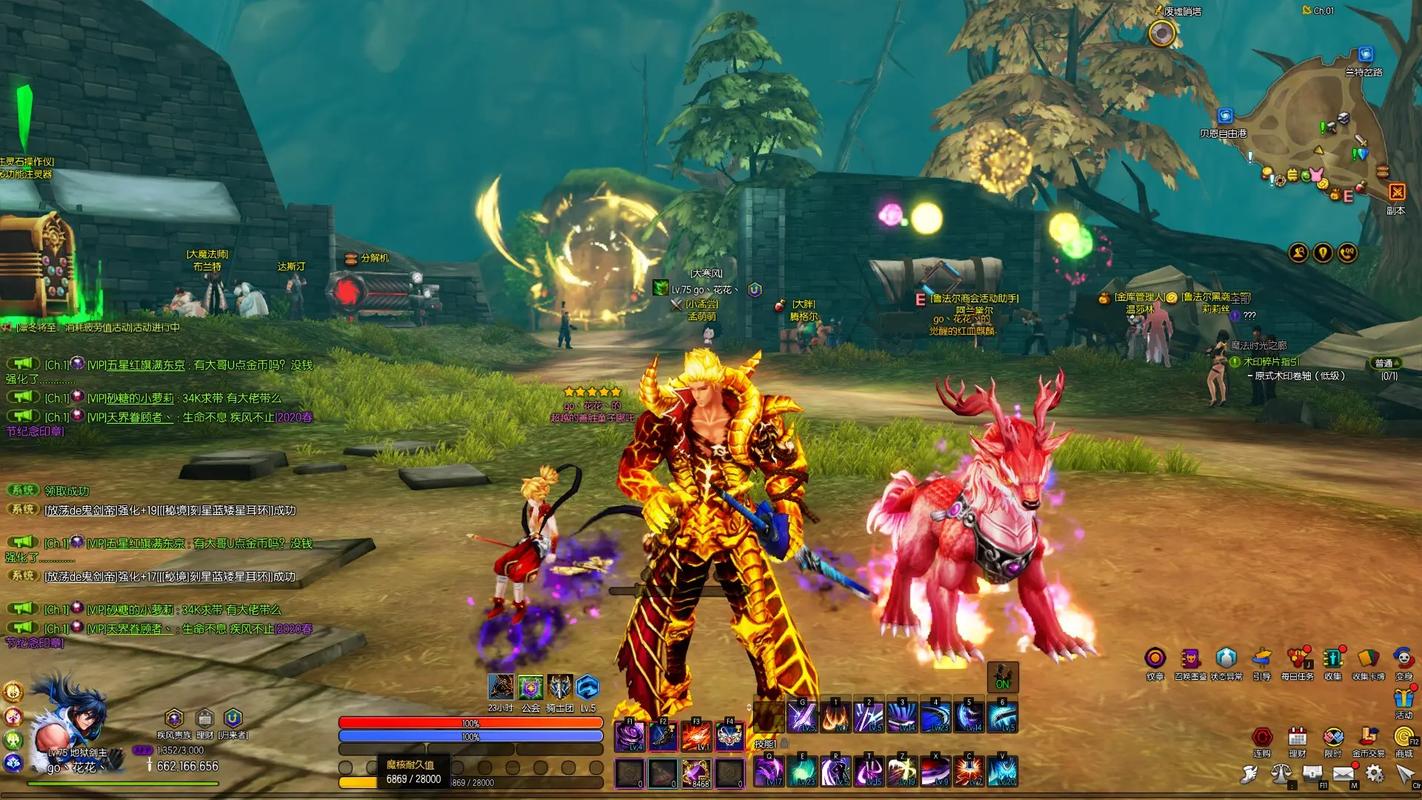Open the gear settings menu
Screen dimensions: 1422x800
click(1375, 773)
